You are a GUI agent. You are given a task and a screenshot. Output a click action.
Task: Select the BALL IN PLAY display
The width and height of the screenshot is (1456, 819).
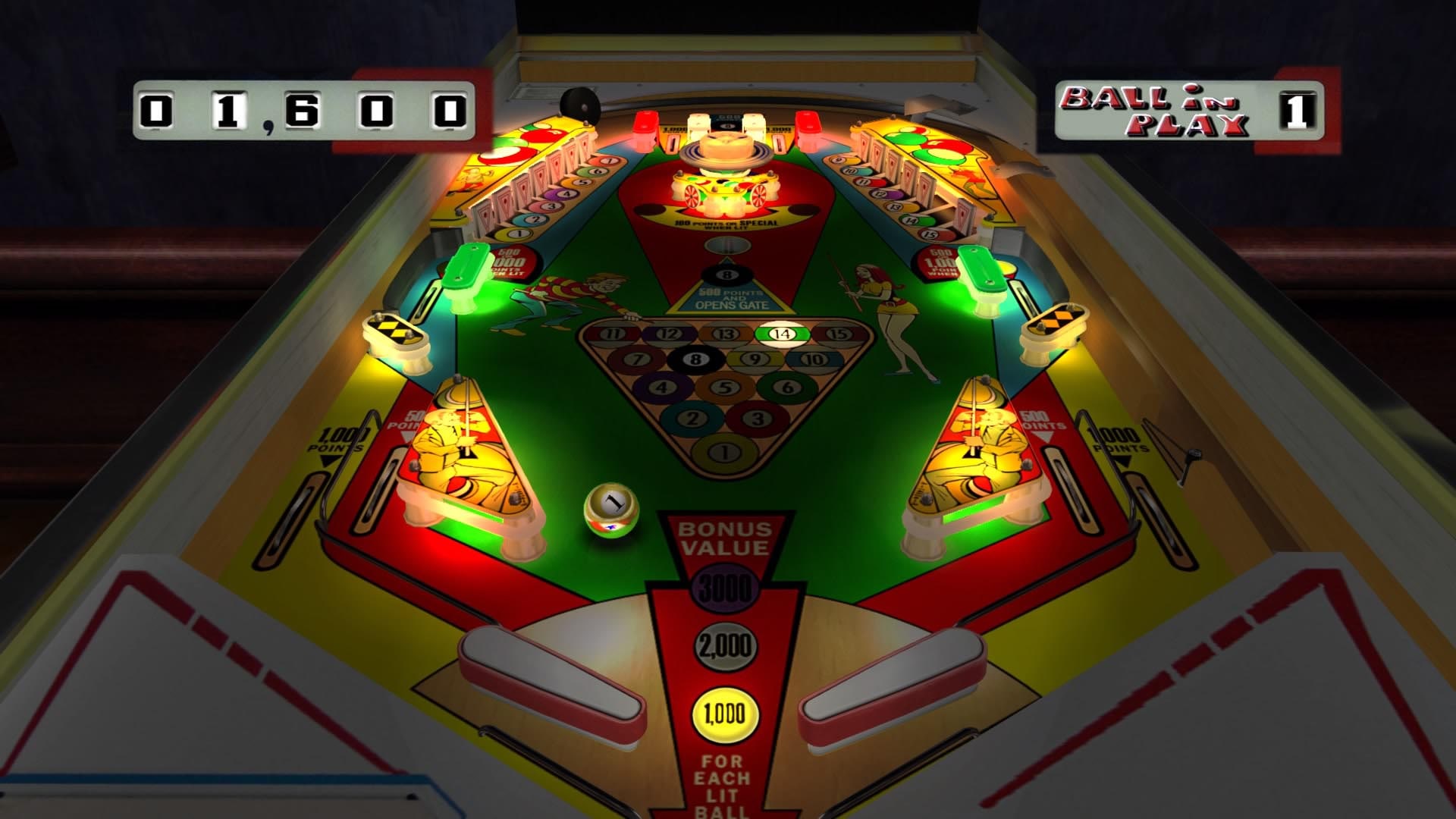pyautogui.click(x=1186, y=108)
